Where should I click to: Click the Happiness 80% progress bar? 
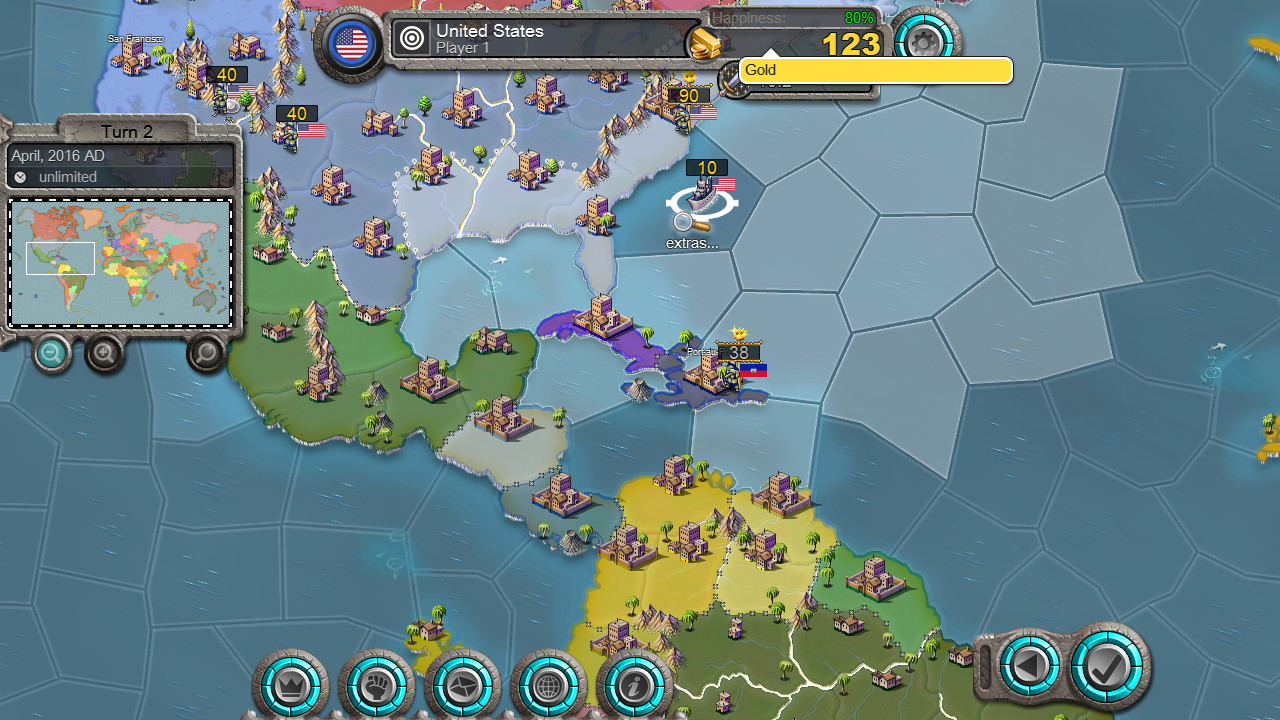pos(790,17)
